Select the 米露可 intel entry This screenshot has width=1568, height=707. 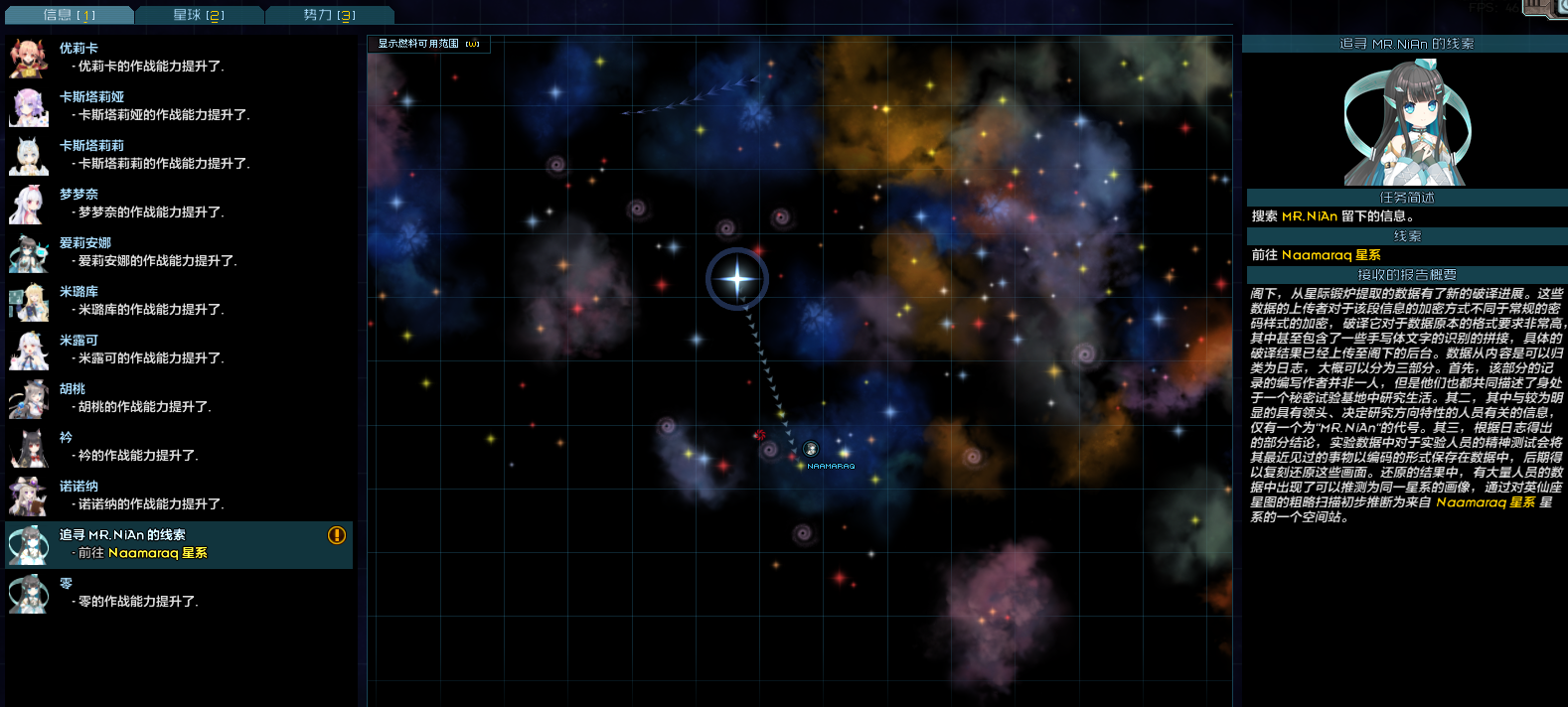[x=179, y=350]
